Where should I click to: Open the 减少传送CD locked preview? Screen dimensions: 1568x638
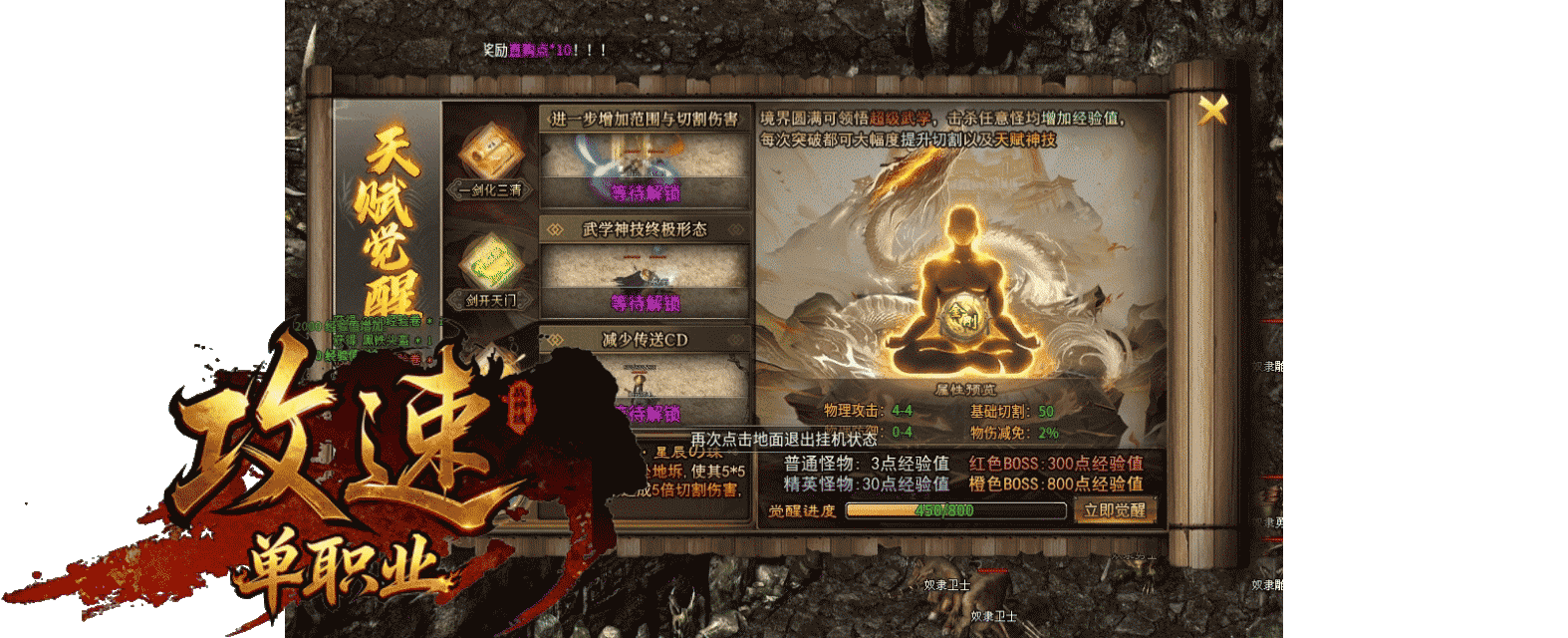click(645, 389)
